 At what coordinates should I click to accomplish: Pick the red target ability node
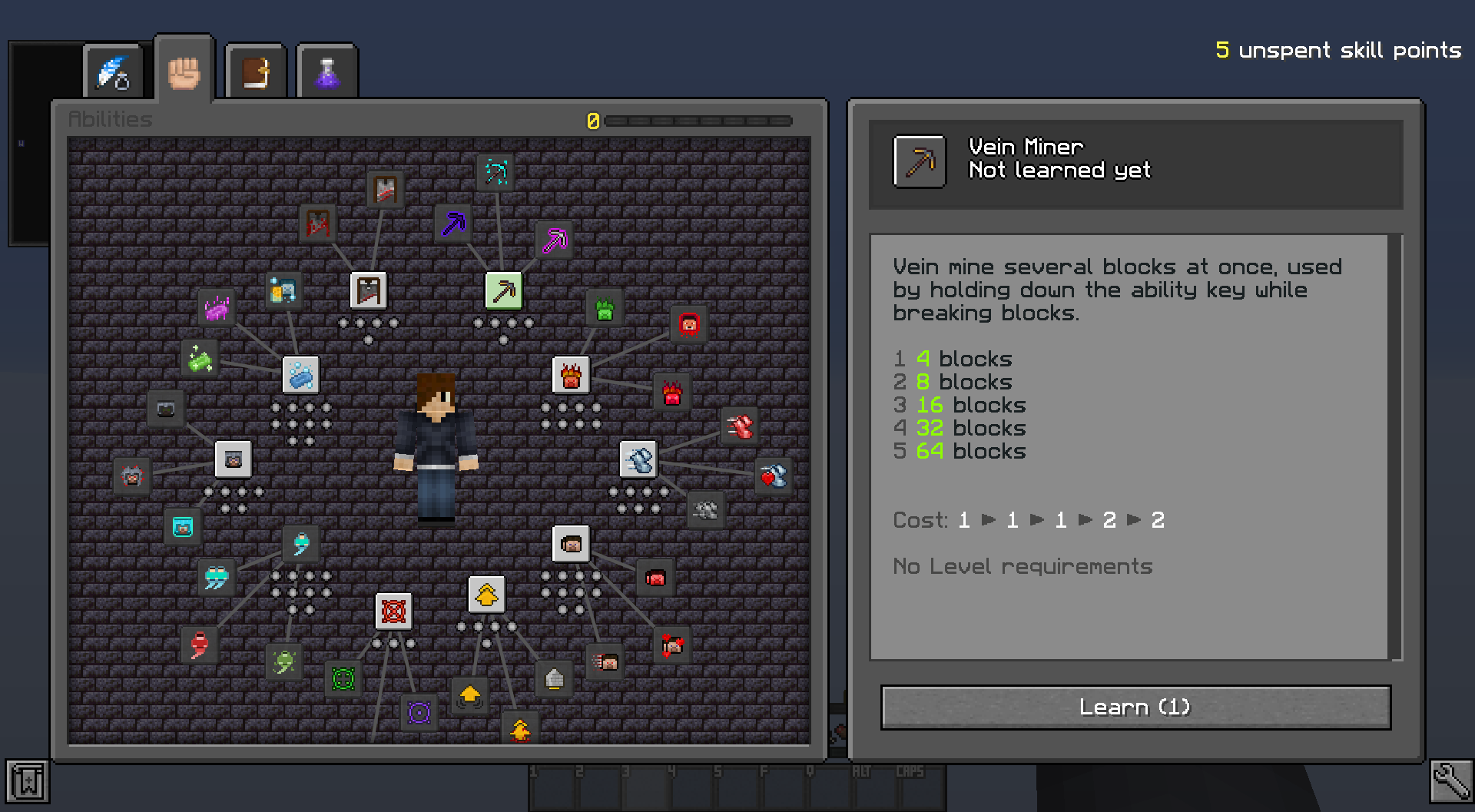[x=393, y=611]
